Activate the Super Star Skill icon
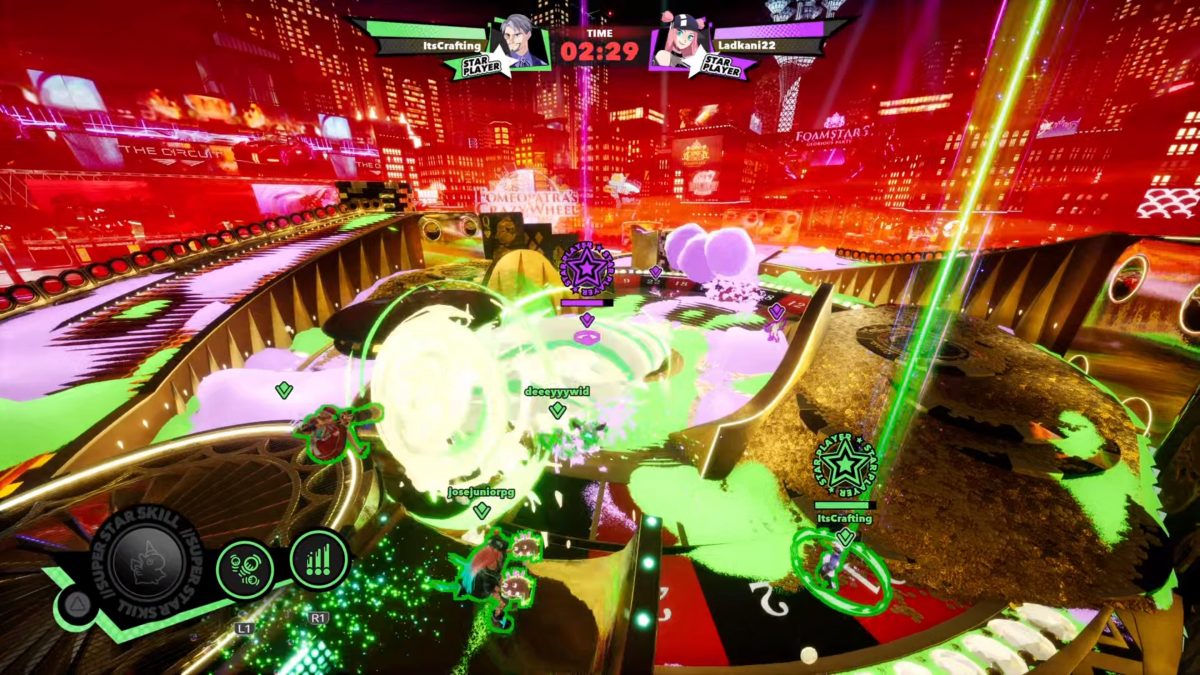The image size is (1200, 675). [146, 562]
